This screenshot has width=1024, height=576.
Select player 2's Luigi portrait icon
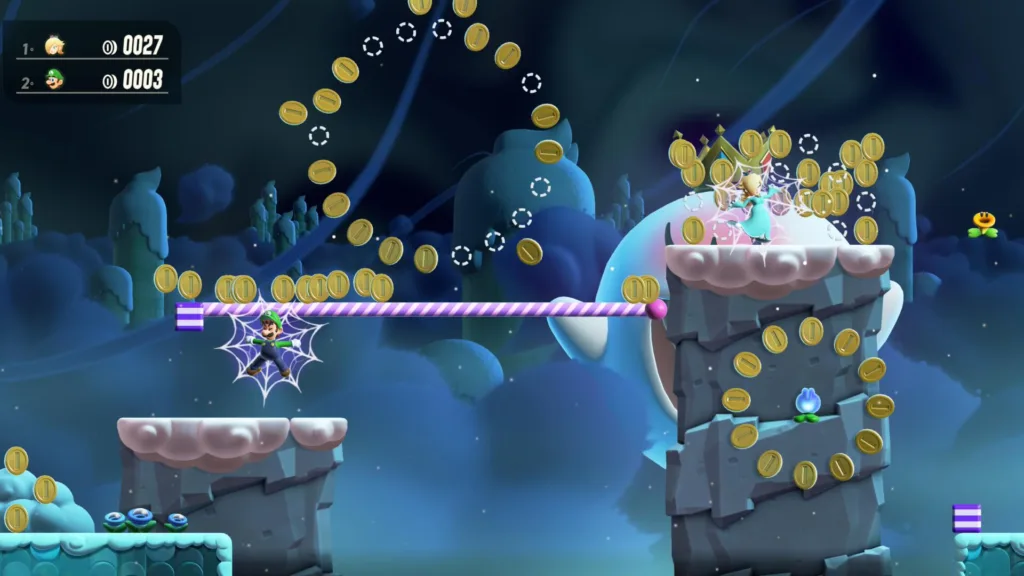tap(54, 79)
